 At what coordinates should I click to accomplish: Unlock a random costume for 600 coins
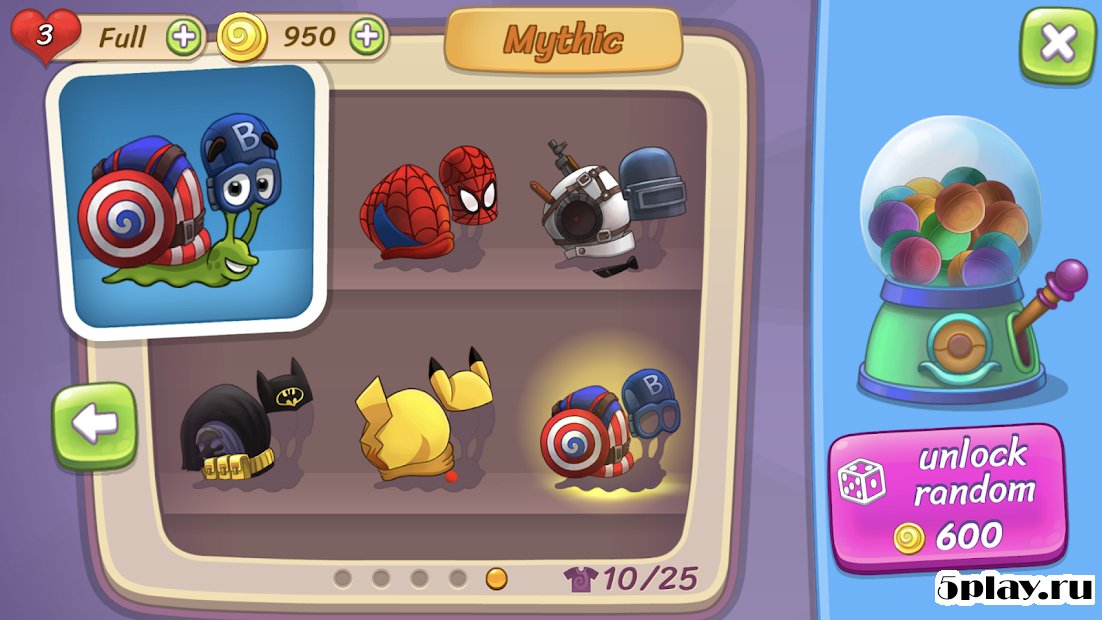[946, 497]
